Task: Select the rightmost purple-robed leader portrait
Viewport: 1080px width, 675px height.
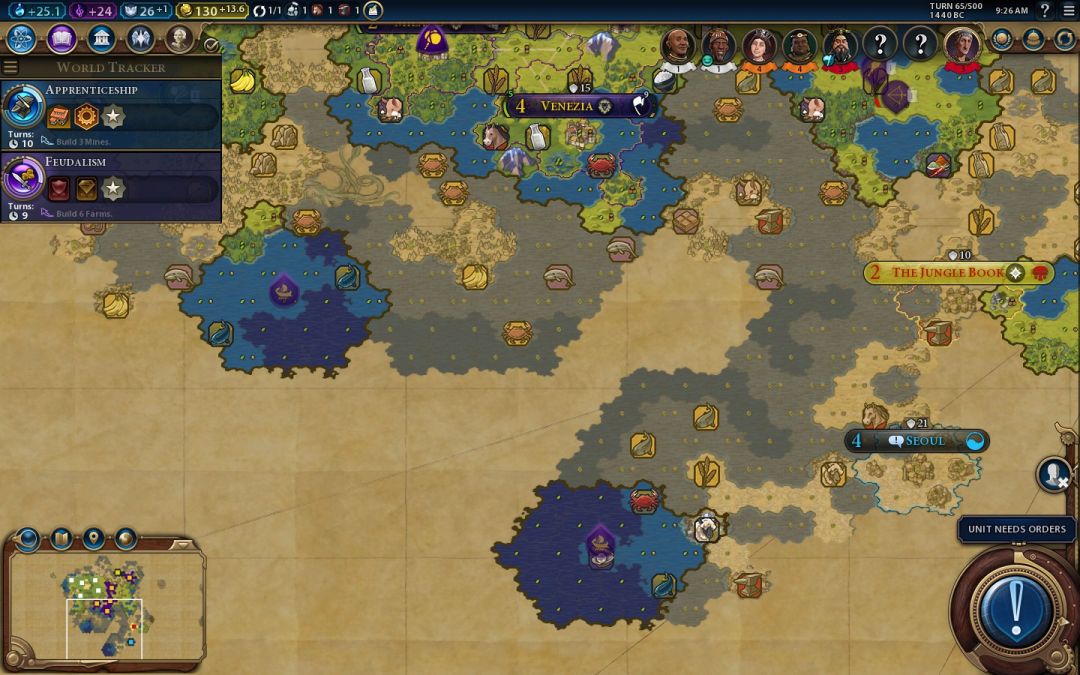Action: point(962,45)
